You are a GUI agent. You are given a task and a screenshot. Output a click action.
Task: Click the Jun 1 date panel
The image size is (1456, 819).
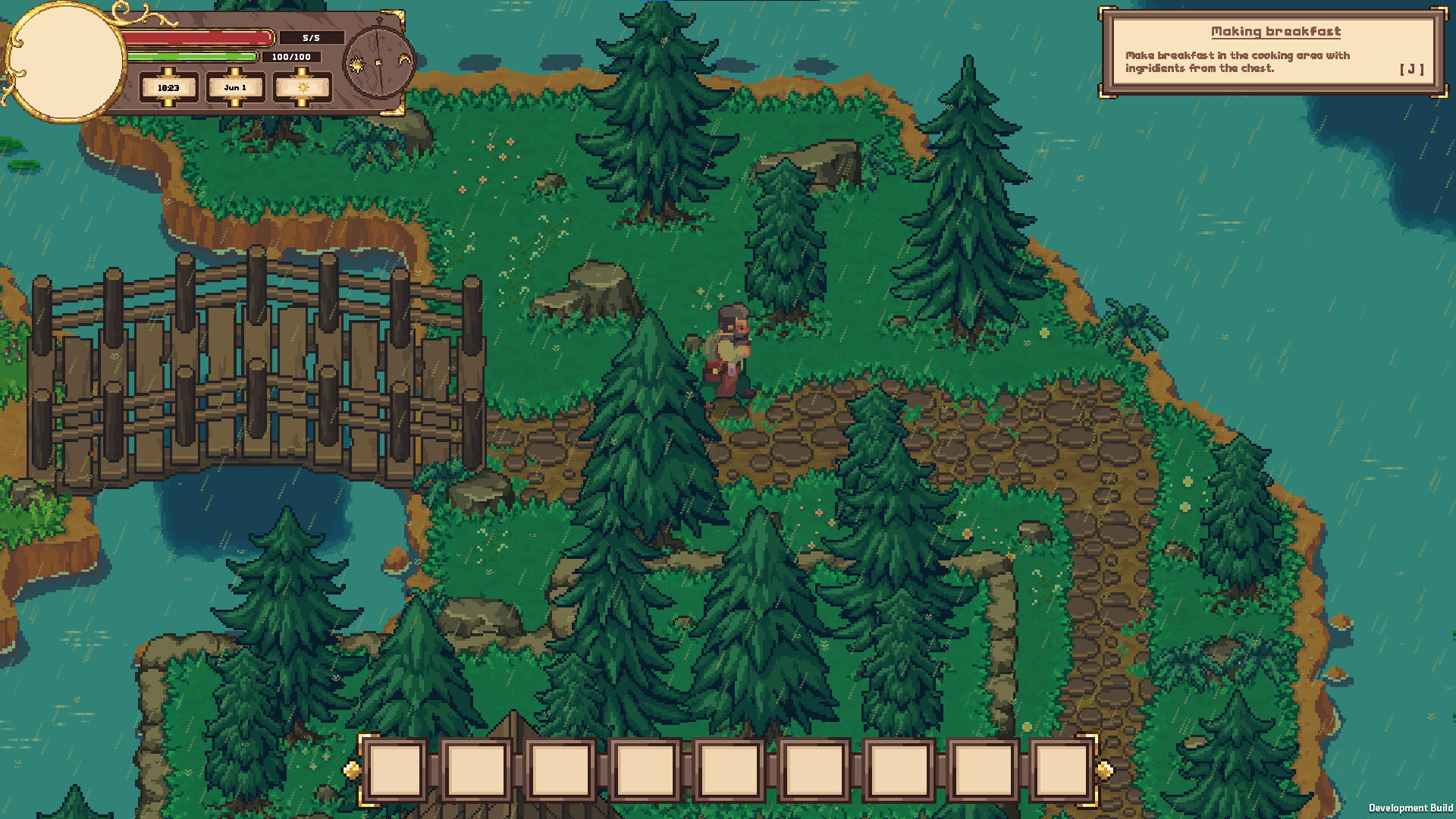point(235,88)
